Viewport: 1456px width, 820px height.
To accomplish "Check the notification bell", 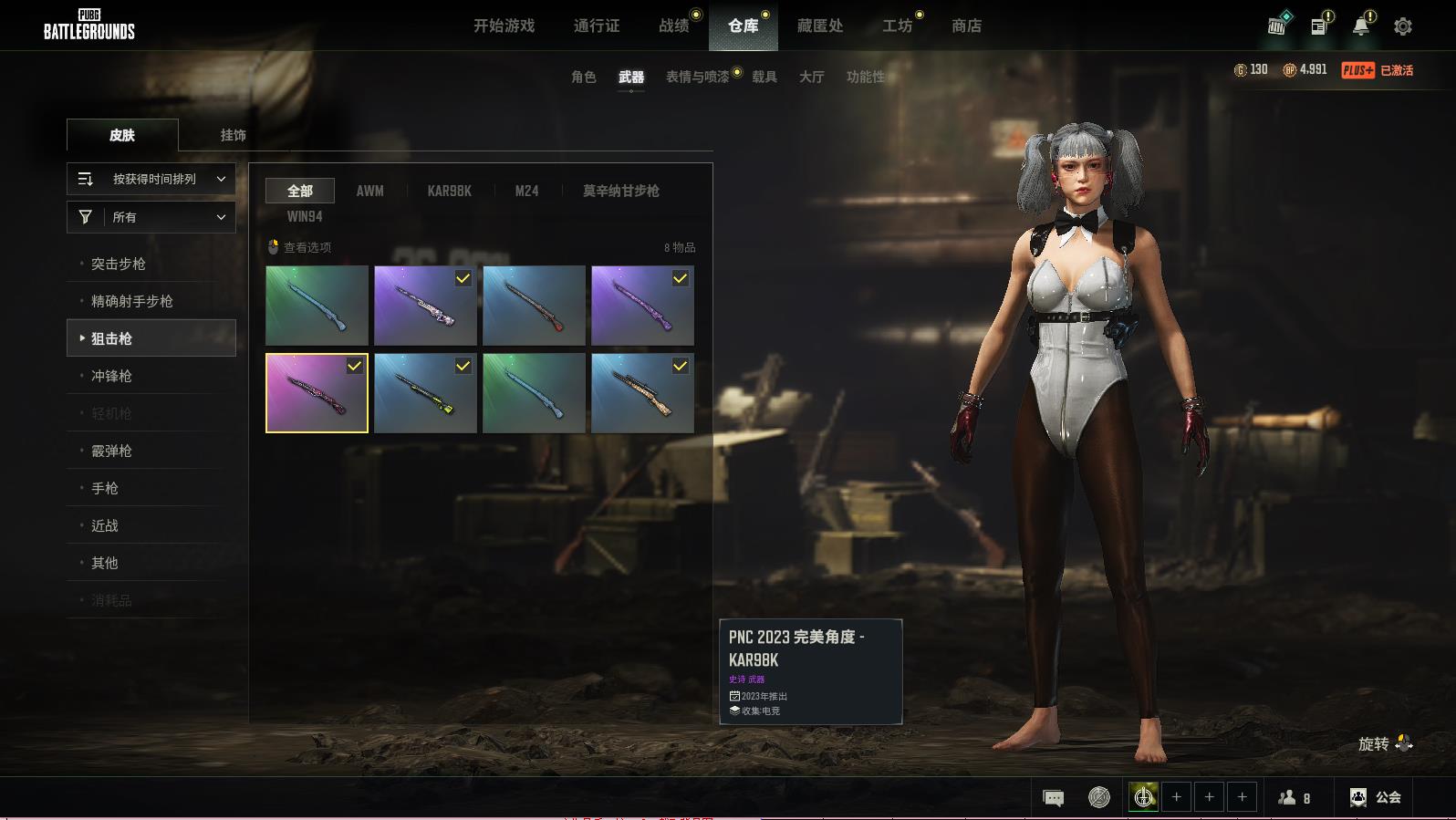I will pos(1360,26).
